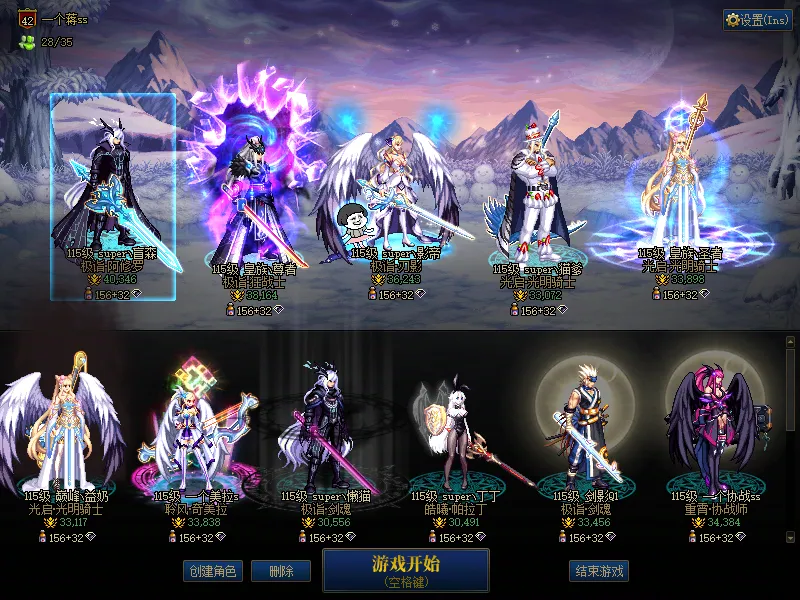Exit via the 结束游戏 button

click(598, 571)
